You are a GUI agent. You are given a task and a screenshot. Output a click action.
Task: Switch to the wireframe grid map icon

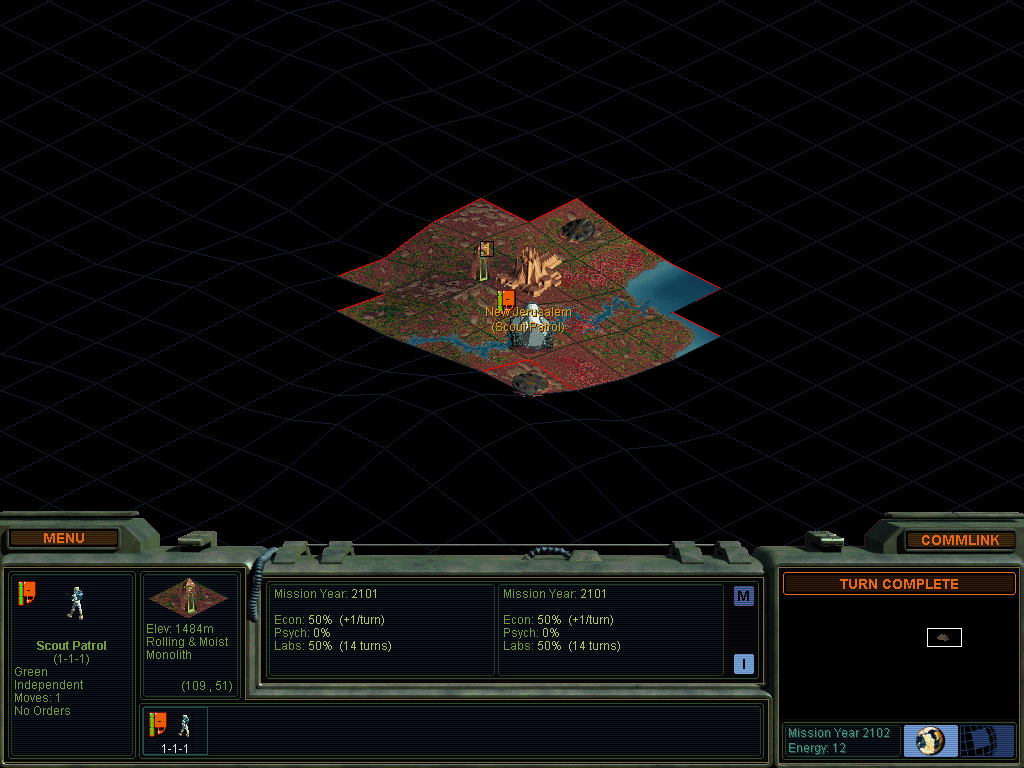(x=987, y=741)
